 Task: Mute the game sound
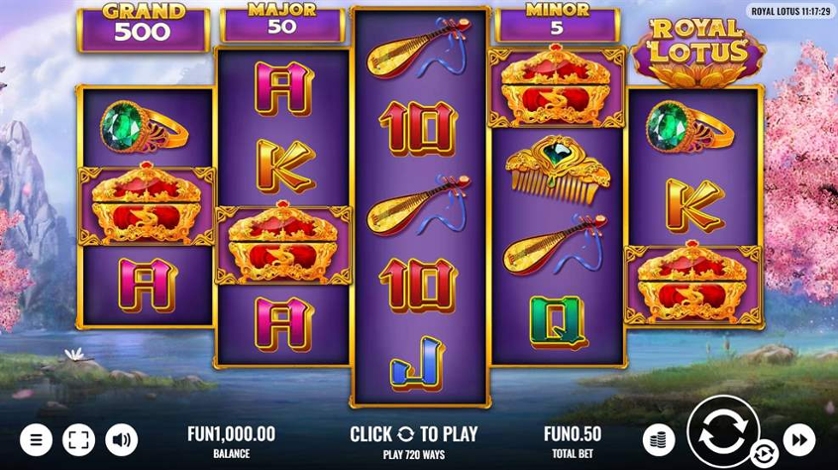coord(122,439)
